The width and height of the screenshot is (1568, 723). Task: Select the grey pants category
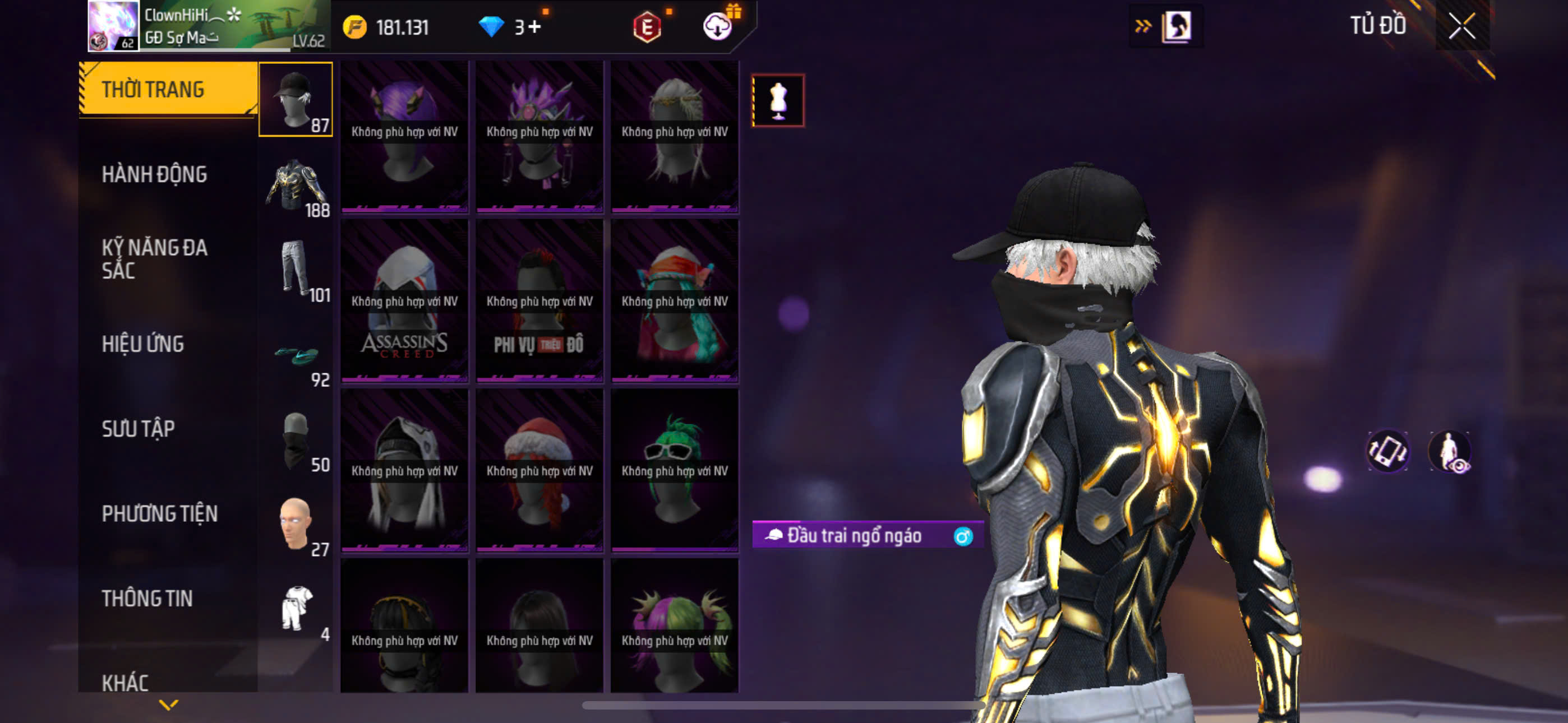click(295, 269)
